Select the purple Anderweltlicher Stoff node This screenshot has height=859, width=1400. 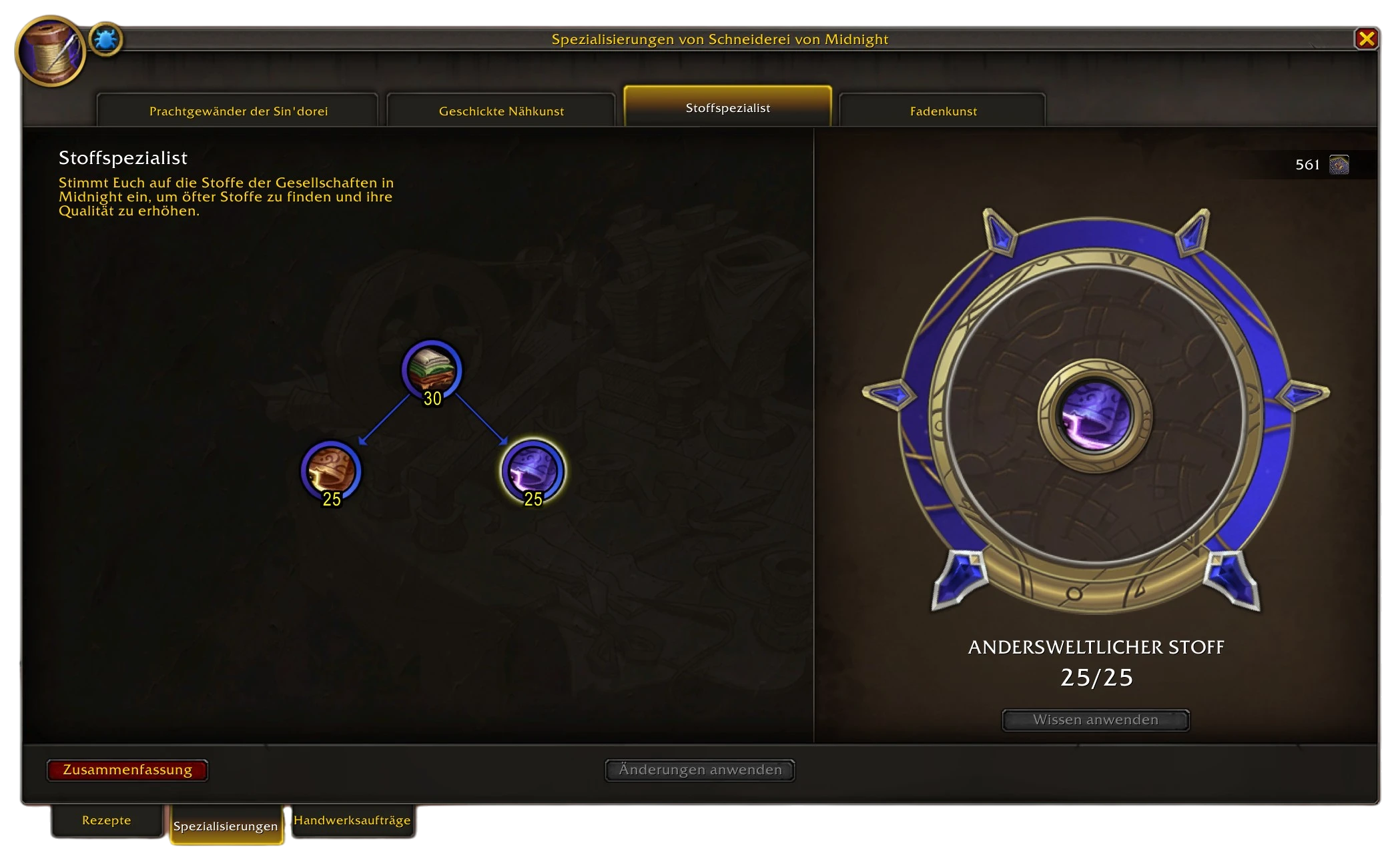pos(533,470)
